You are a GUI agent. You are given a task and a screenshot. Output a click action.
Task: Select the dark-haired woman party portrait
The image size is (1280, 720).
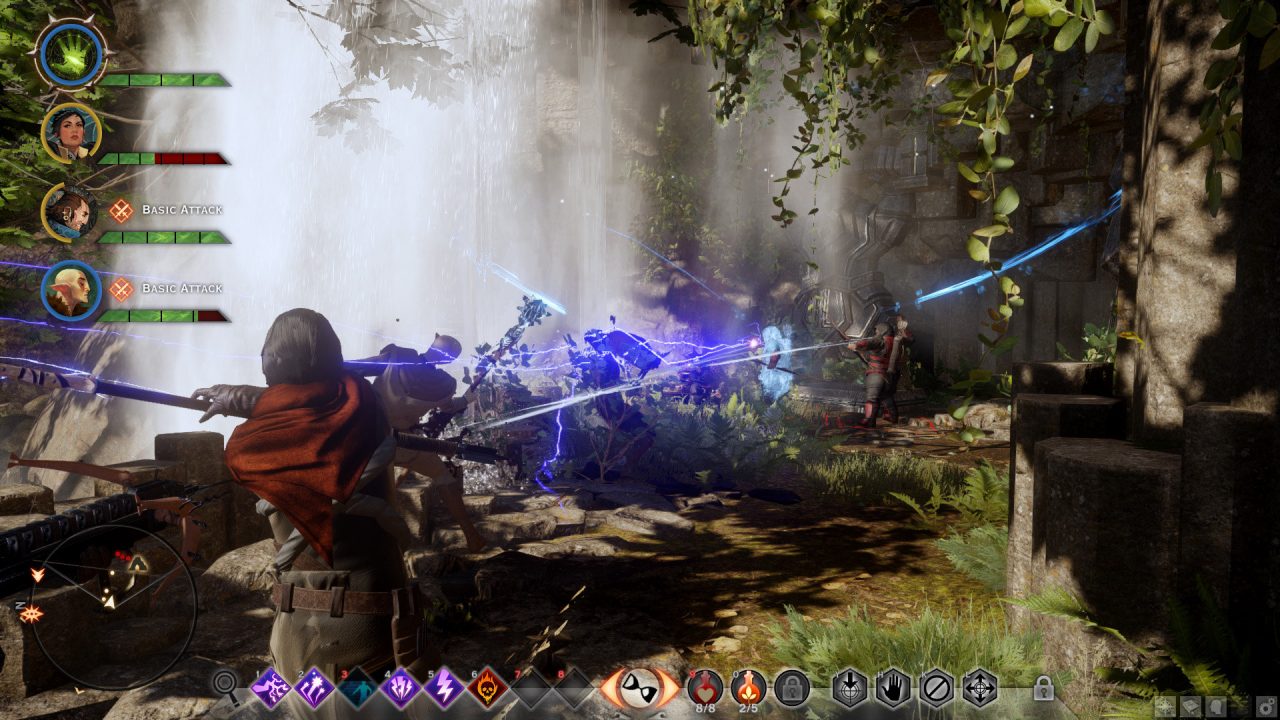pos(72,133)
